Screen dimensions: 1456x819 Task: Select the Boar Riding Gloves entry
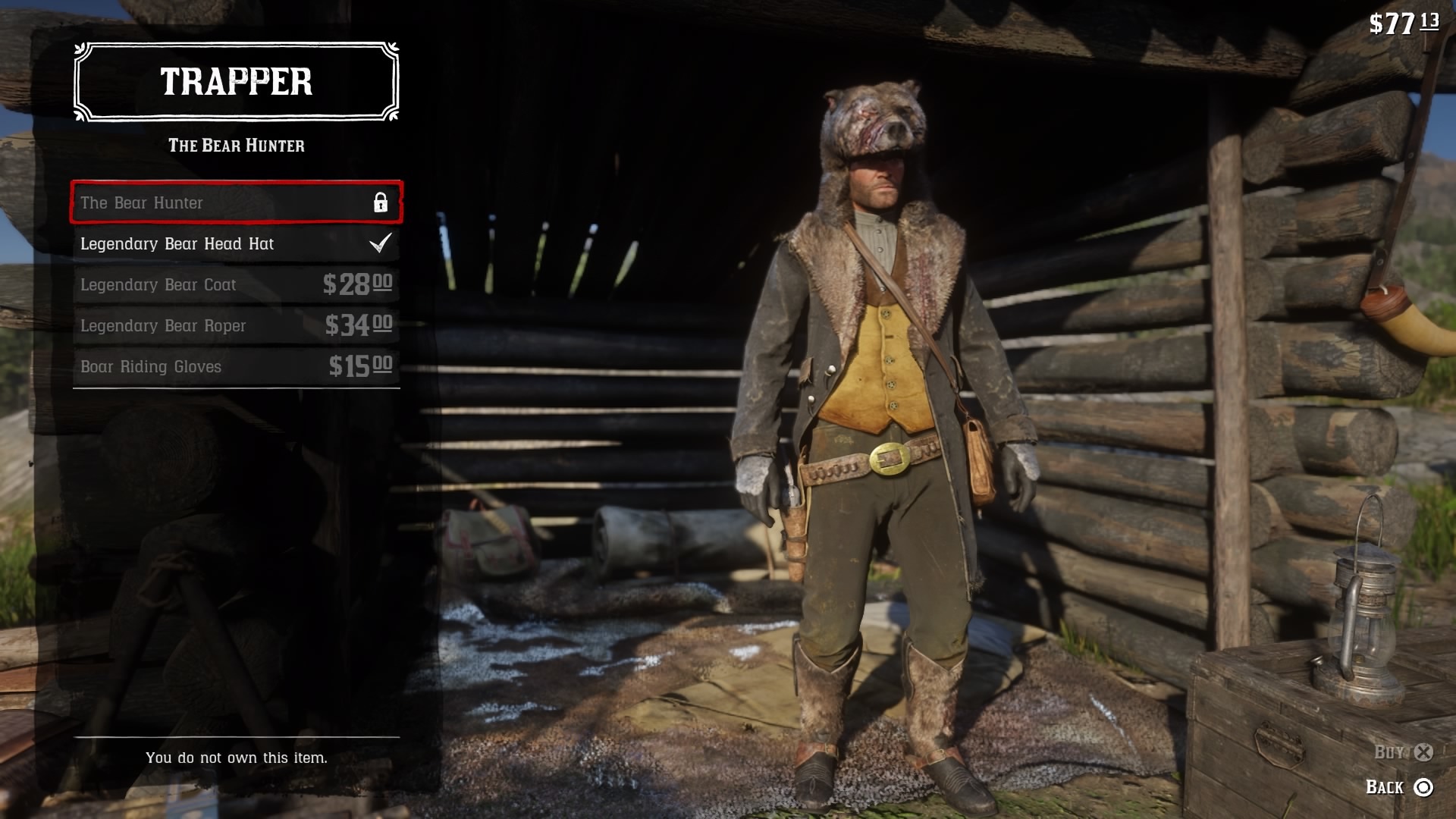click(x=236, y=366)
